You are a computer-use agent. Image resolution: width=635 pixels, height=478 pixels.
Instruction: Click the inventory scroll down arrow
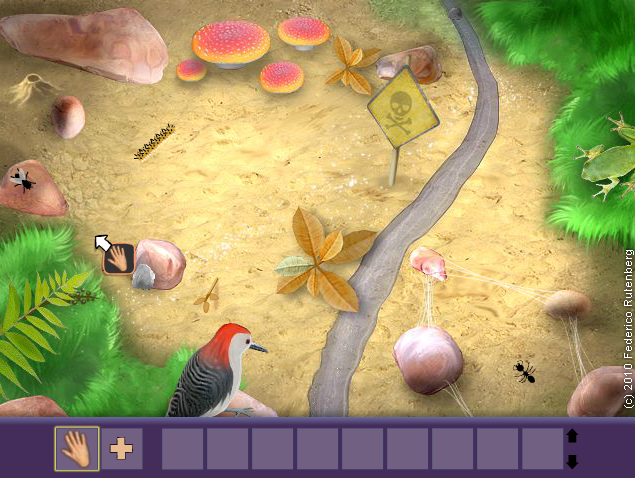click(x=572, y=461)
